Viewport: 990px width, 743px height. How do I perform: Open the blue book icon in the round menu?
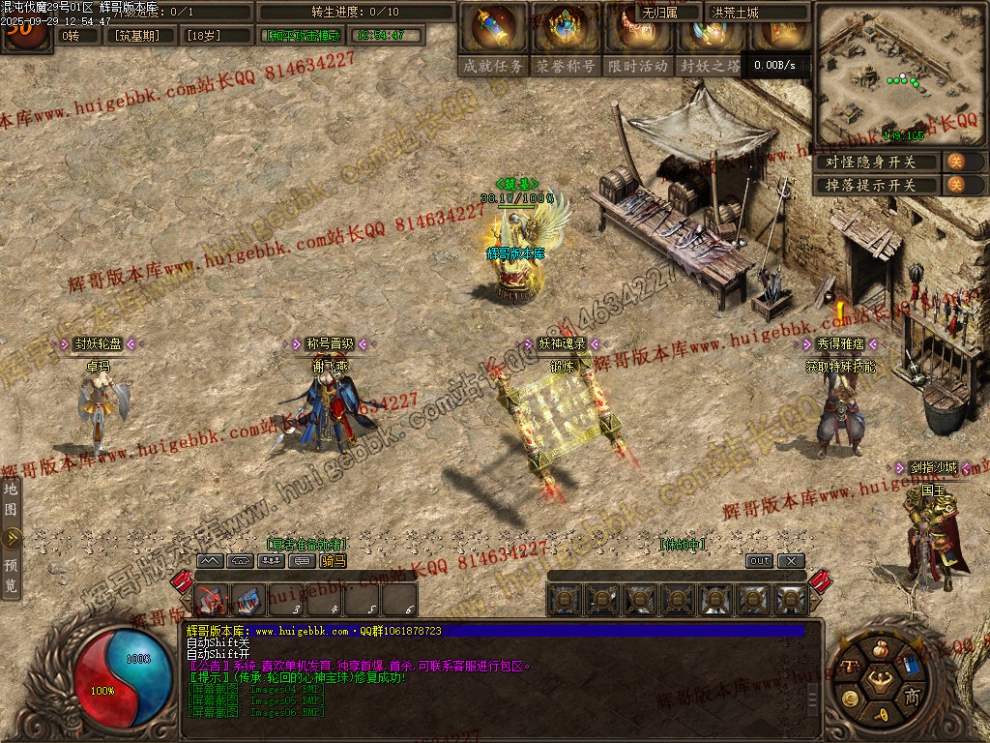pos(913,664)
